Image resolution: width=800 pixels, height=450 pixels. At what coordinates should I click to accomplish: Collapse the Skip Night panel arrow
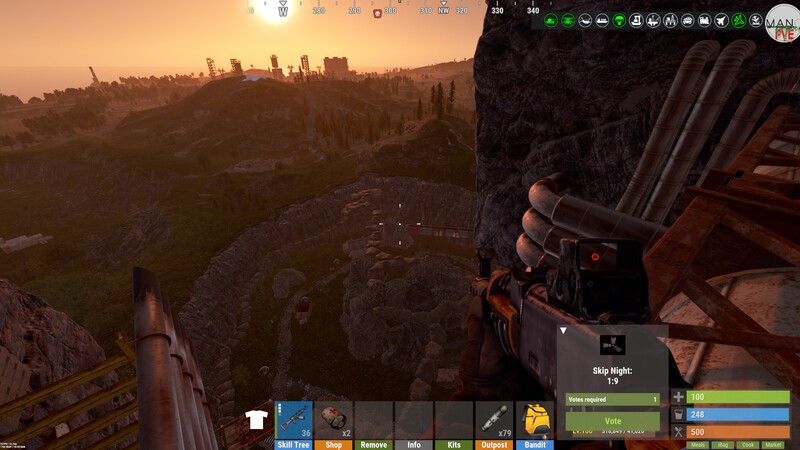563,330
